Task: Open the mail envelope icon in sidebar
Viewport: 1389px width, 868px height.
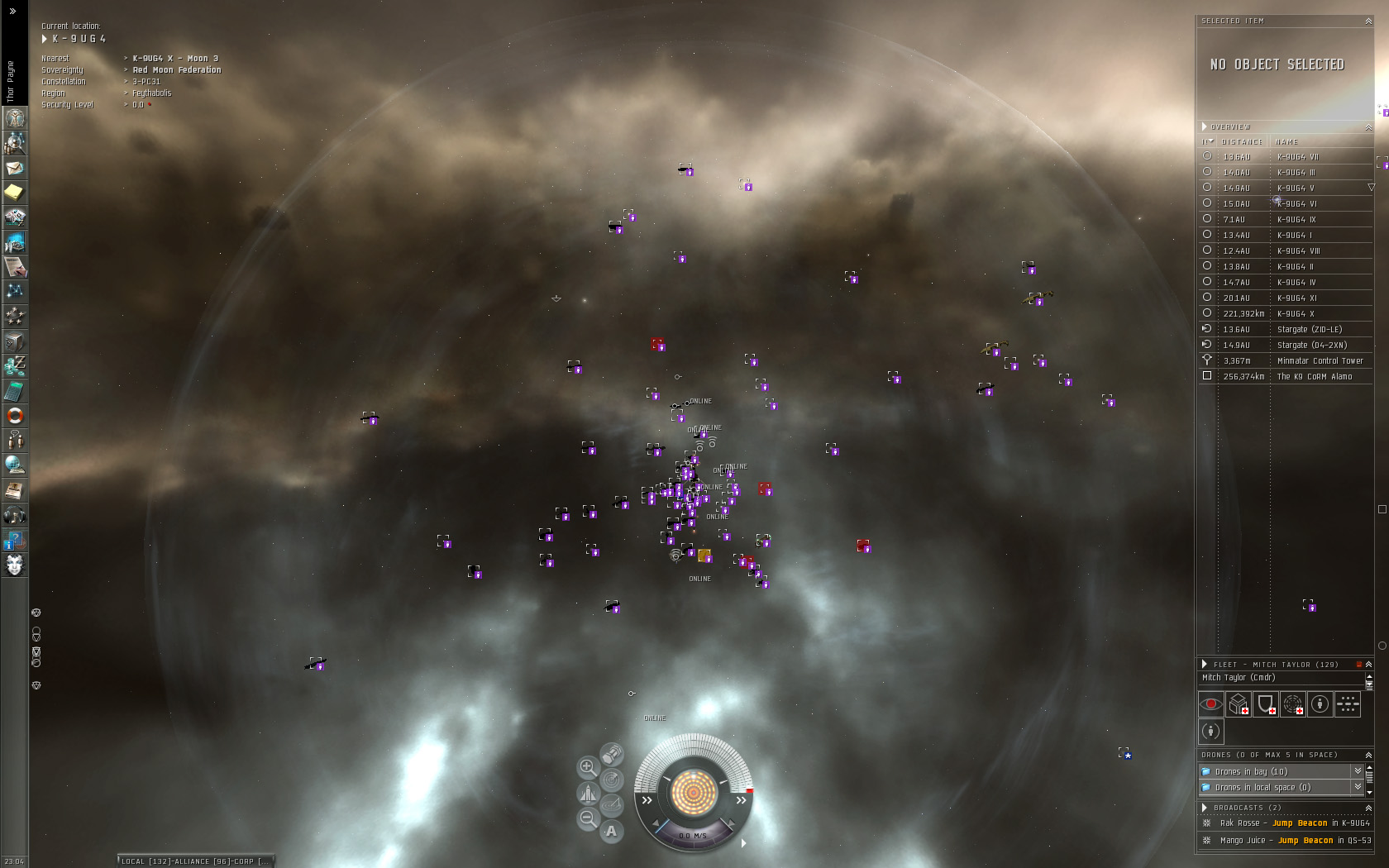Action: click(x=15, y=168)
